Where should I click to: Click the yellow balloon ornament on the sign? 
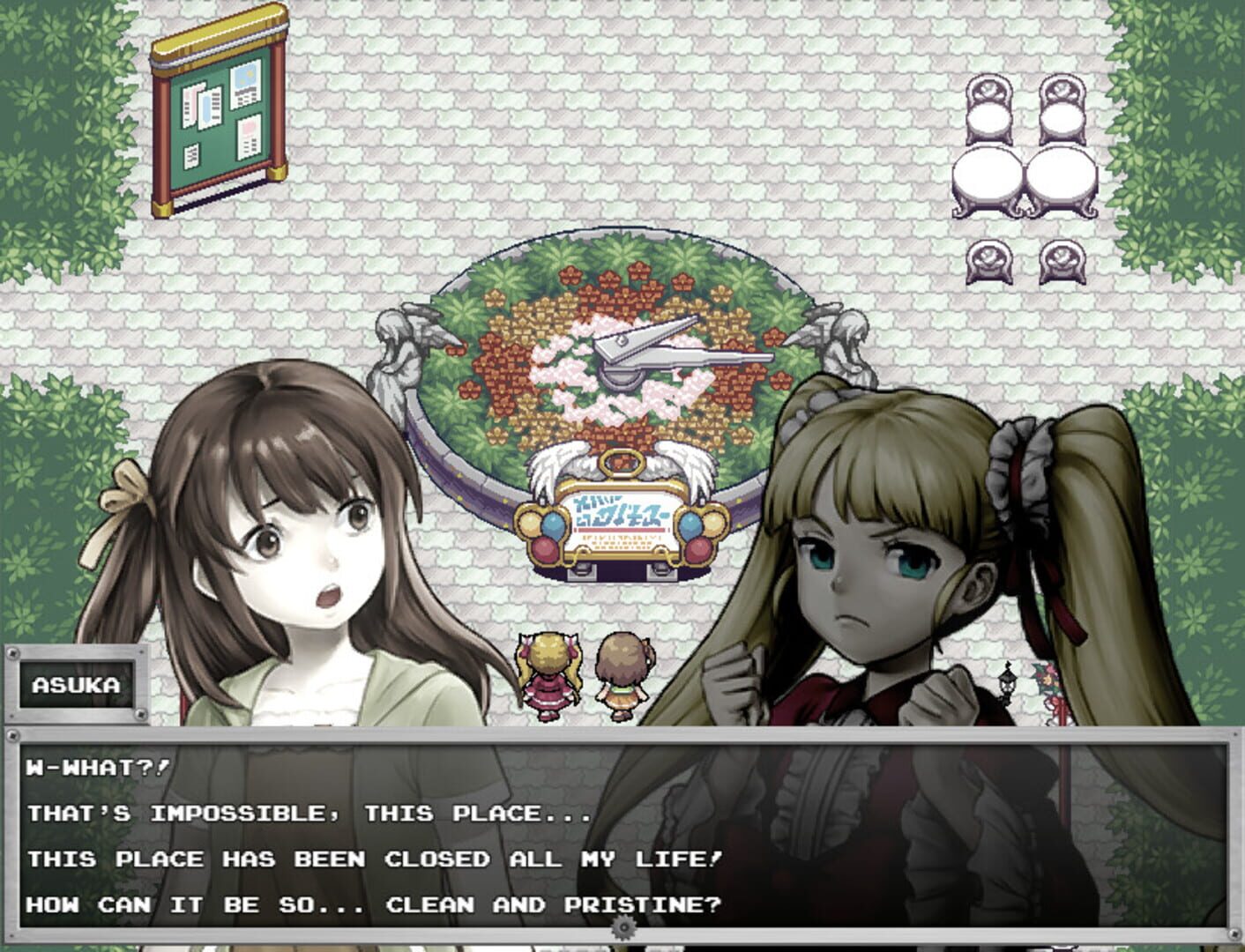529,522
